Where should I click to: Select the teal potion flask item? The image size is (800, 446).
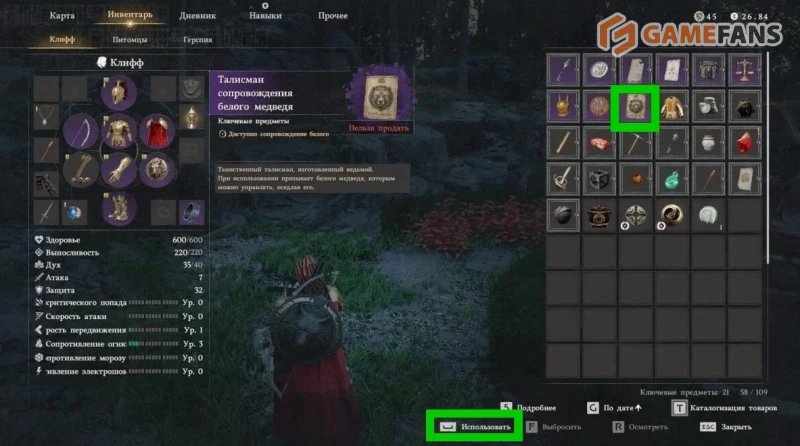[671, 178]
